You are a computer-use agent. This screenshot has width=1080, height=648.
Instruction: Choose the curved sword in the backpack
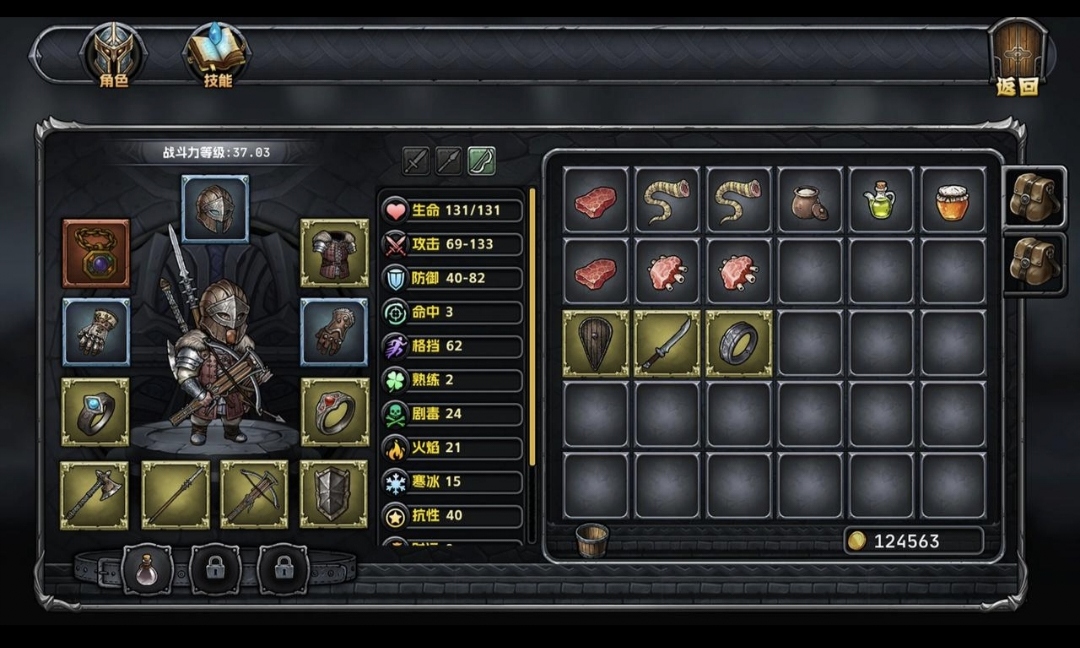pos(667,343)
